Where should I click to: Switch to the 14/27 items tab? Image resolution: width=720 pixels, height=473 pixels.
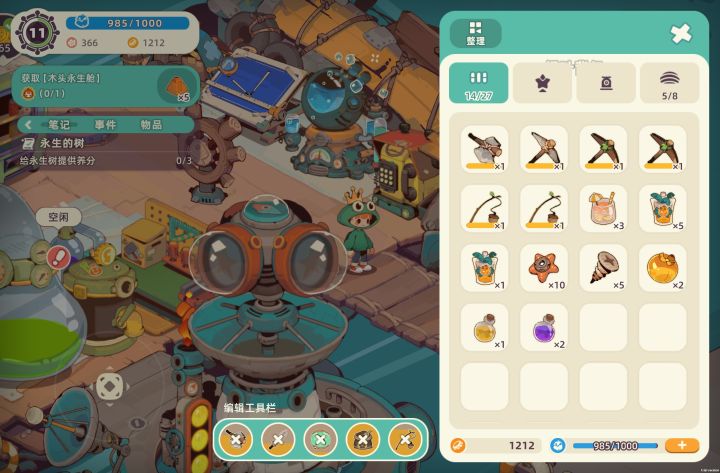point(478,83)
